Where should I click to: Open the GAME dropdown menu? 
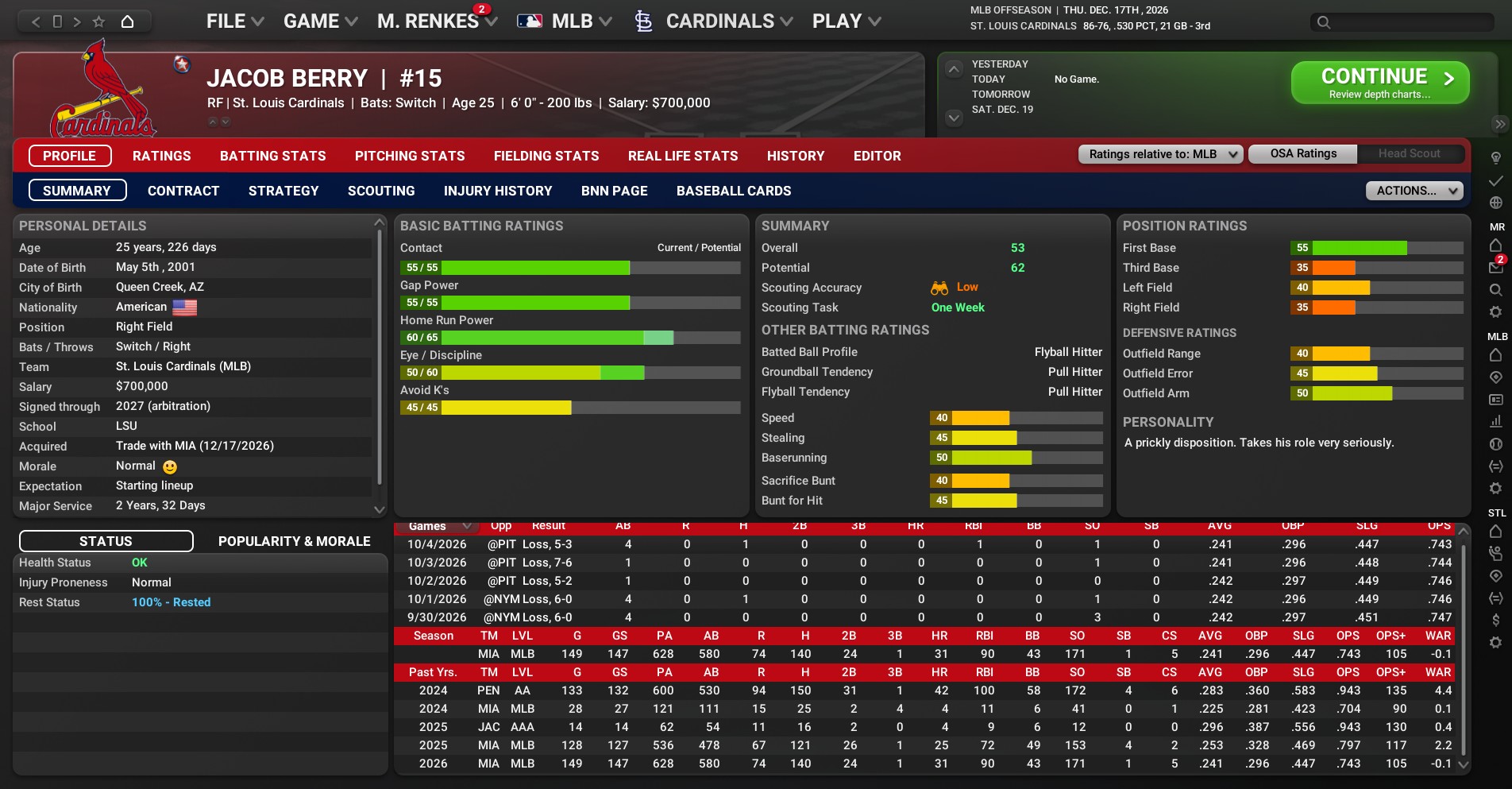tap(320, 21)
